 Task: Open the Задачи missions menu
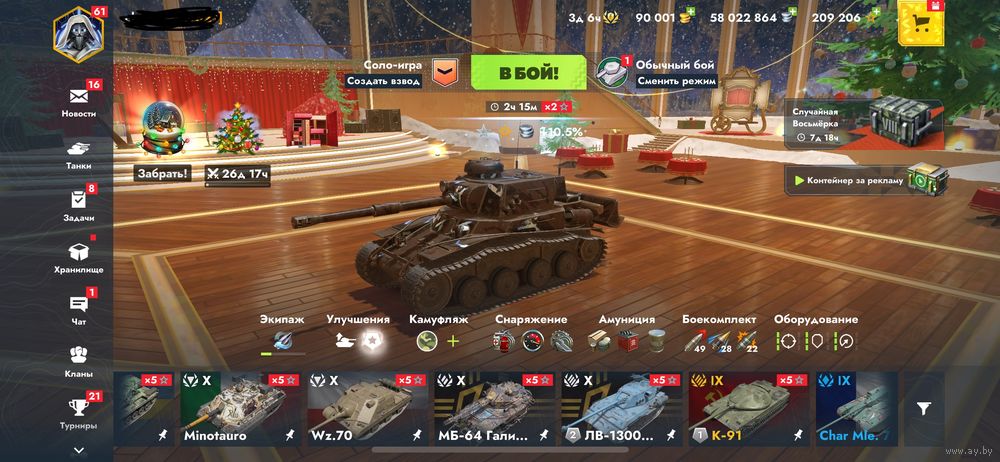point(79,203)
